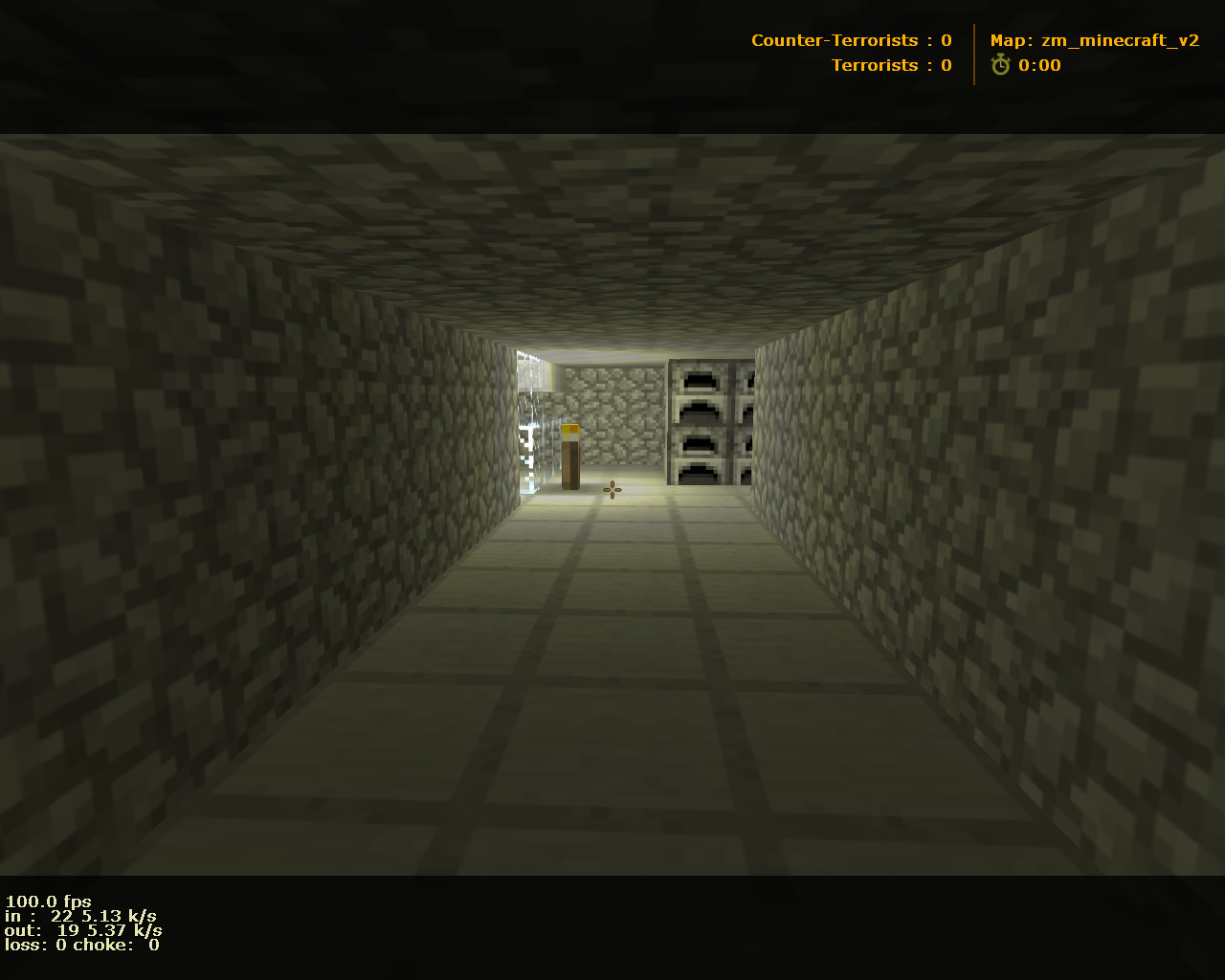Toggle the Counter-Terrorists score display

pos(850,39)
